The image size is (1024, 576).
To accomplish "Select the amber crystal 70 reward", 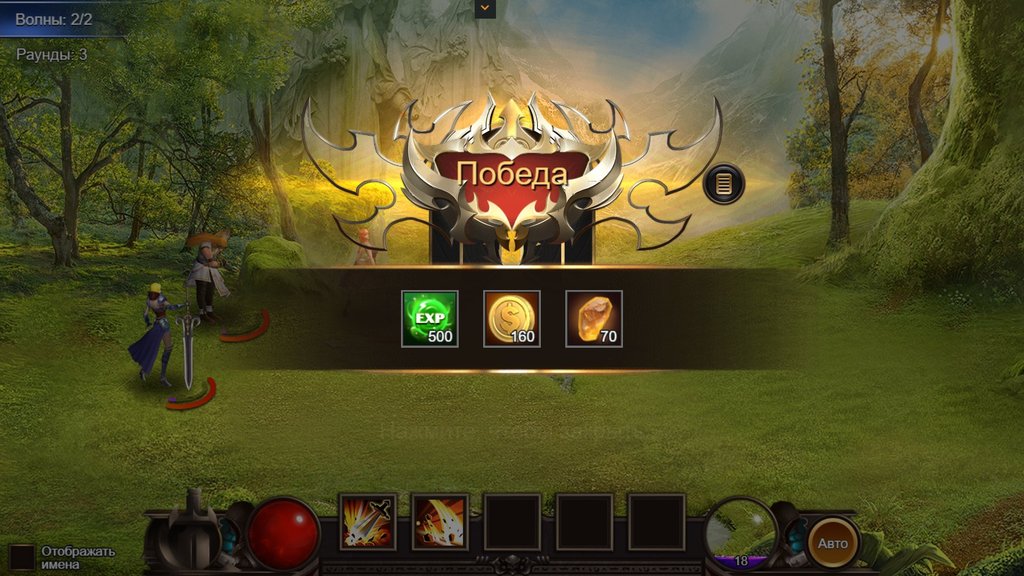I will [x=594, y=319].
